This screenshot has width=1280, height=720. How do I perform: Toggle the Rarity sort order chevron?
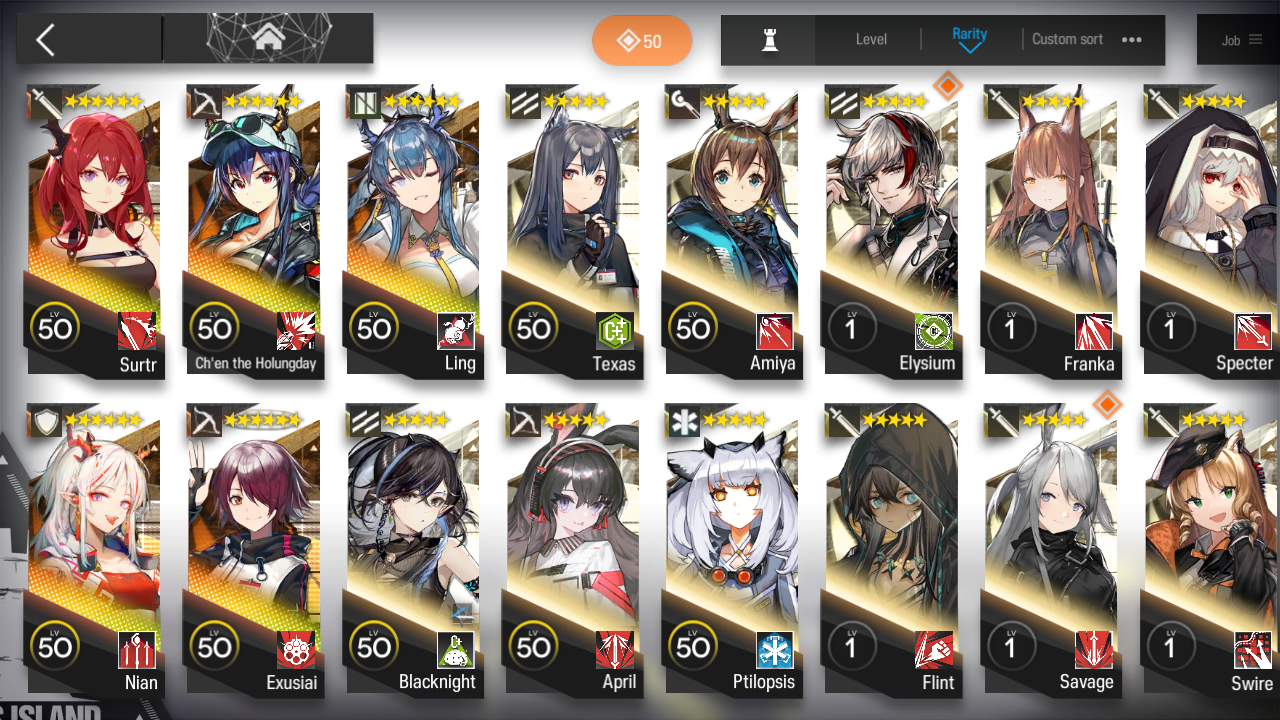click(970, 48)
